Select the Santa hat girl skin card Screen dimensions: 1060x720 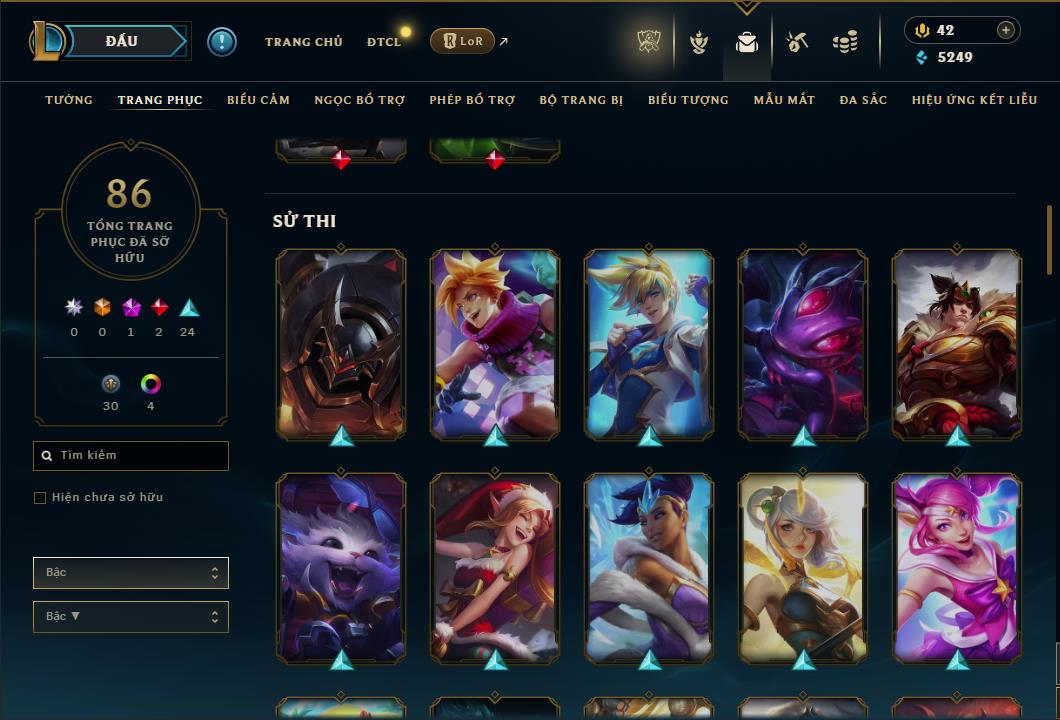coord(495,568)
